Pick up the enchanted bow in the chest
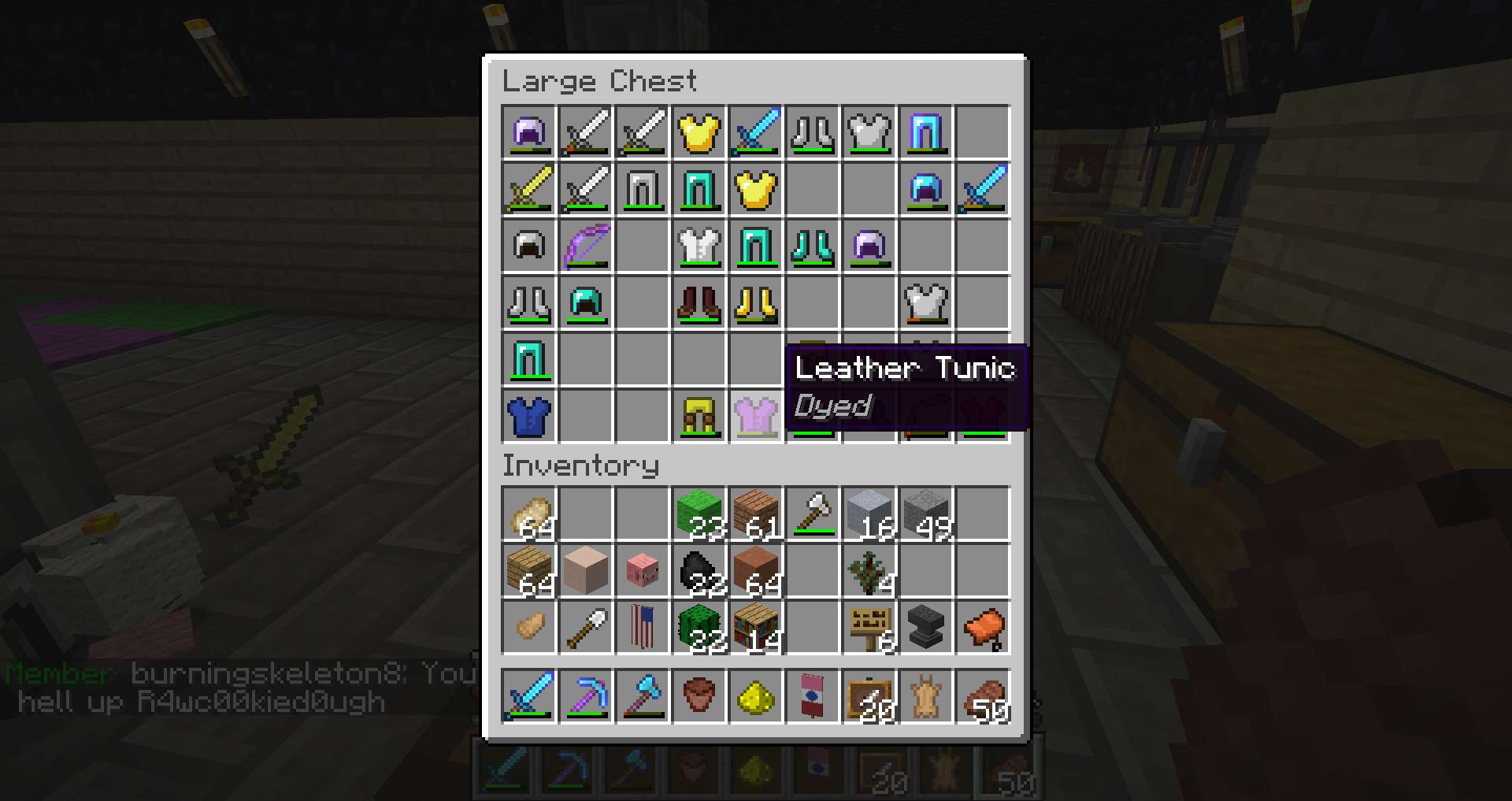Viewport: 1512px width, 801px height. coord(586,246)
